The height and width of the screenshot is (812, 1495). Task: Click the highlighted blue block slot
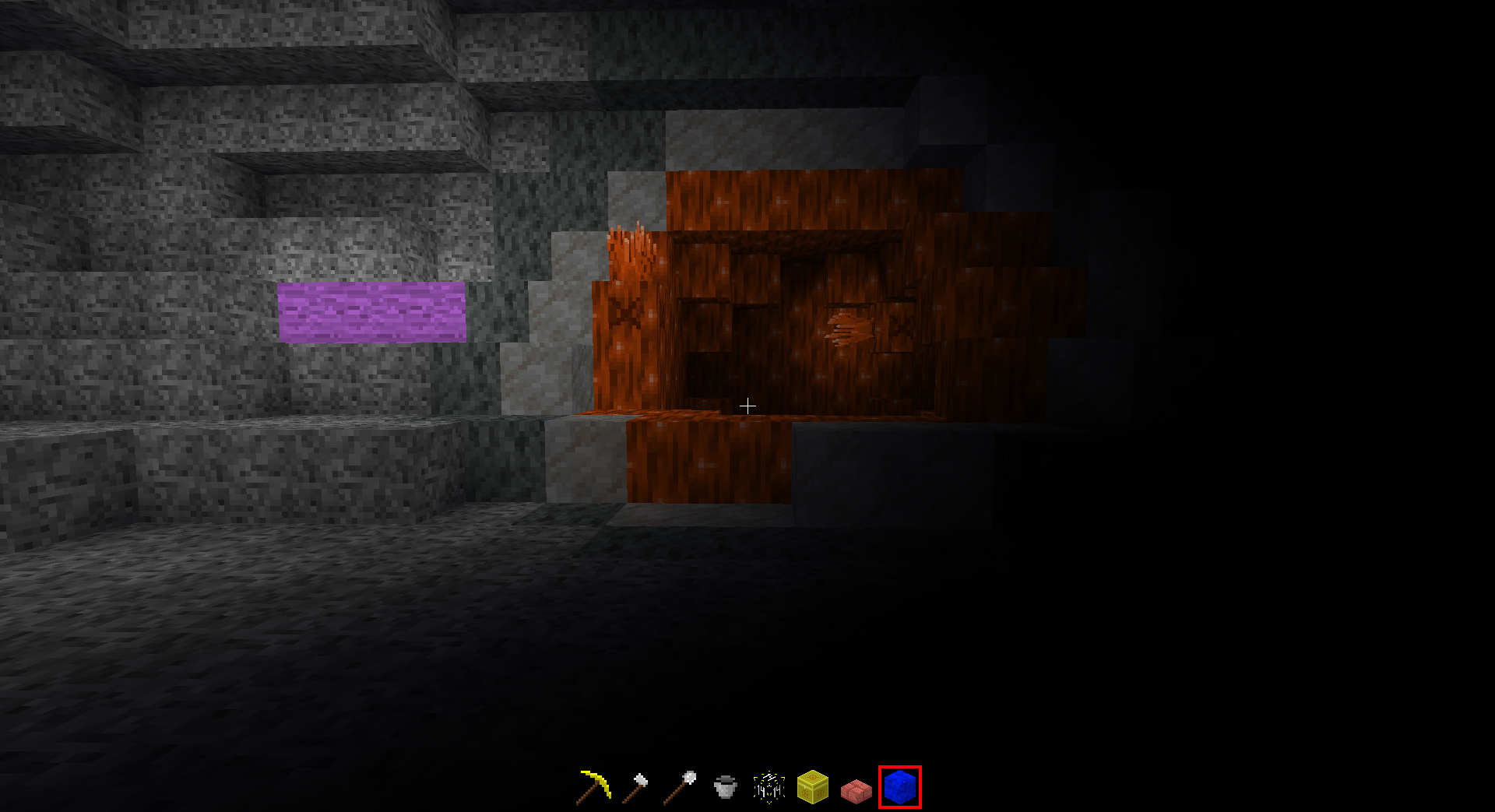click(x=899, y=787)
